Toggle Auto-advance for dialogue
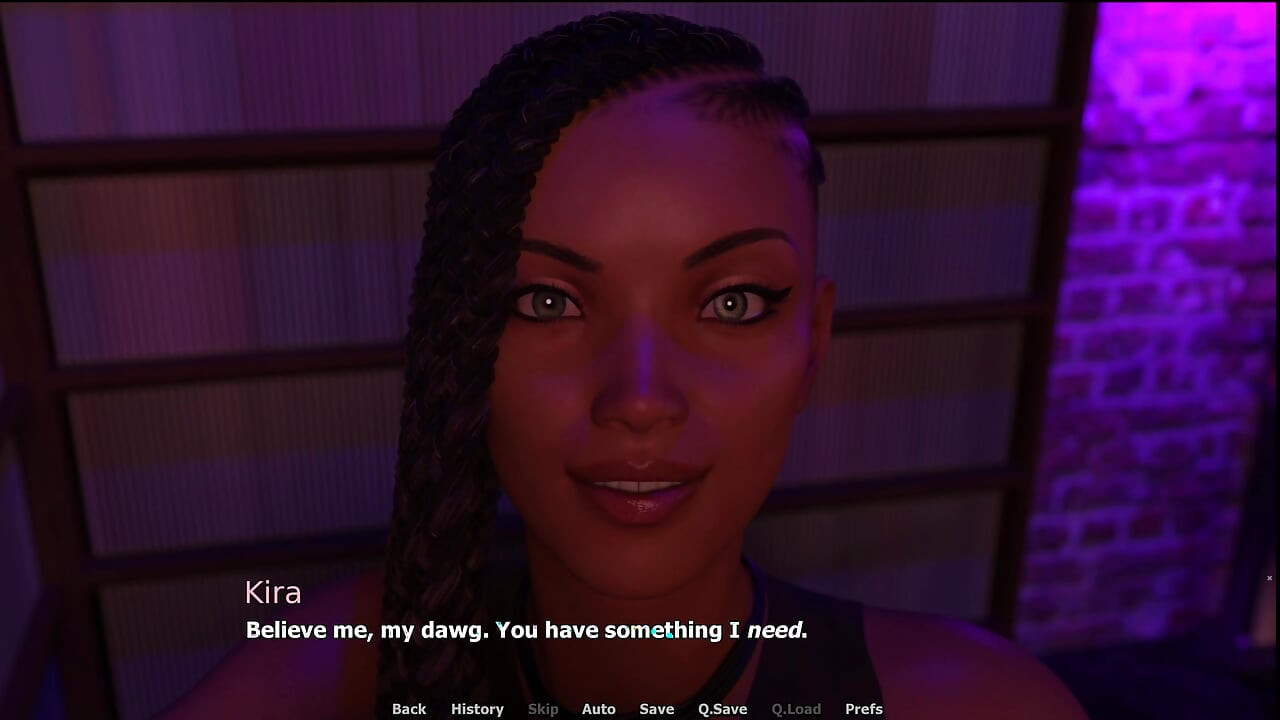 pos(598,709)
